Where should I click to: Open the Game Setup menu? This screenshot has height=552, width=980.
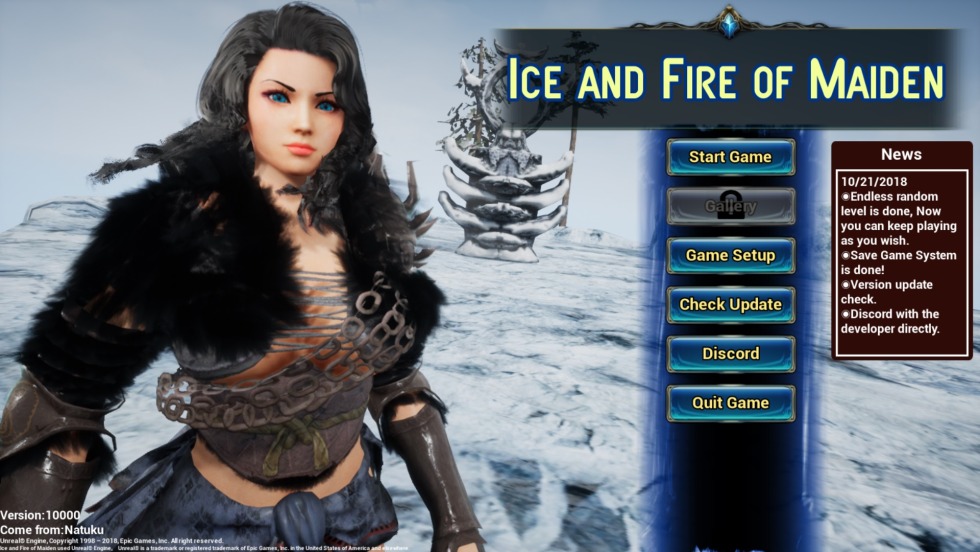(x=730, y=255)
